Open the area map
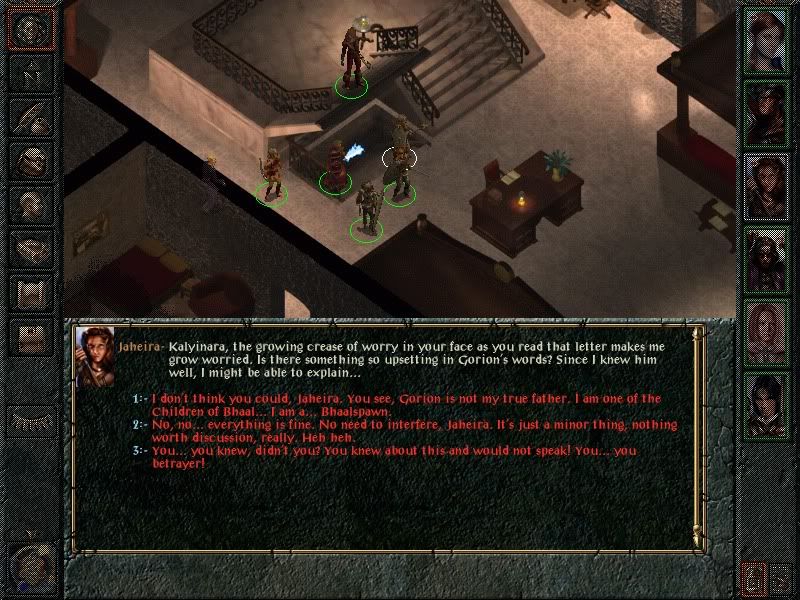The image size is (800, 600). pyautogui.click(x=30, y=72)
